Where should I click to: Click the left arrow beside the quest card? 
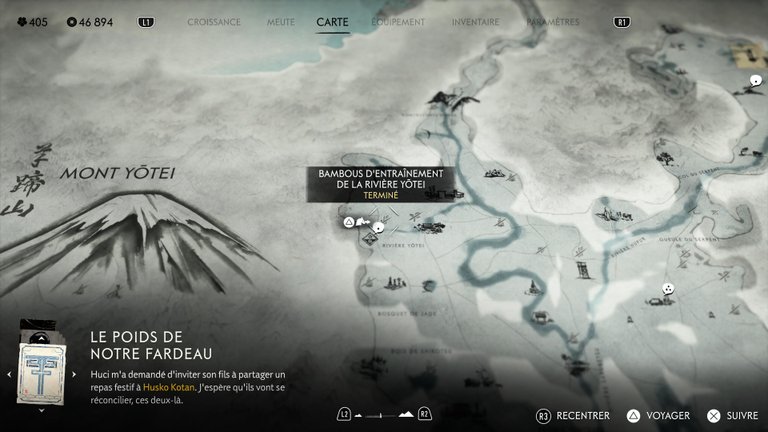point(9,375)
